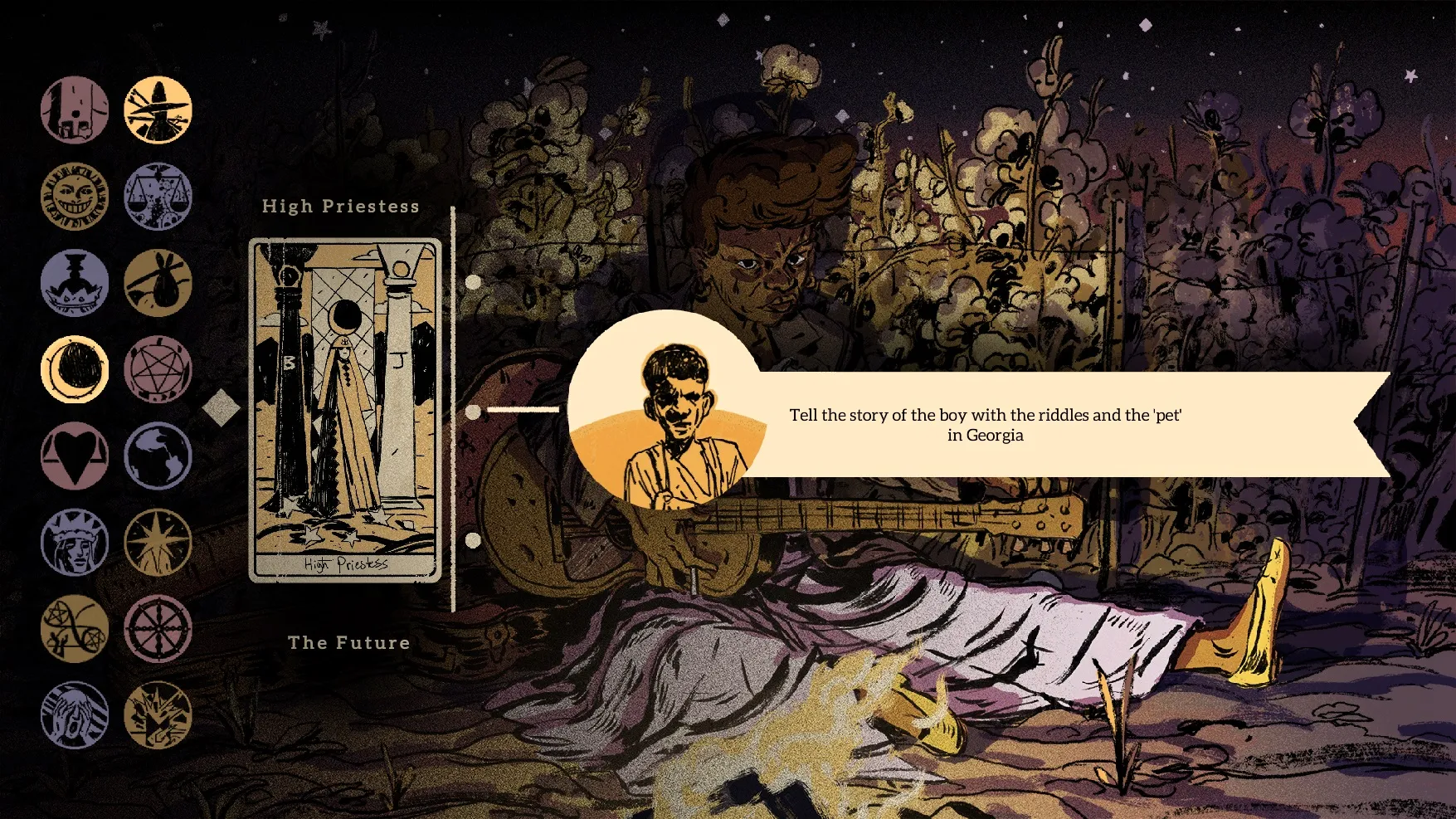The width and height of the screenshot is (1456, 819).
Task: Select the skull-faced tarot icon
Action: pos(75,110)
